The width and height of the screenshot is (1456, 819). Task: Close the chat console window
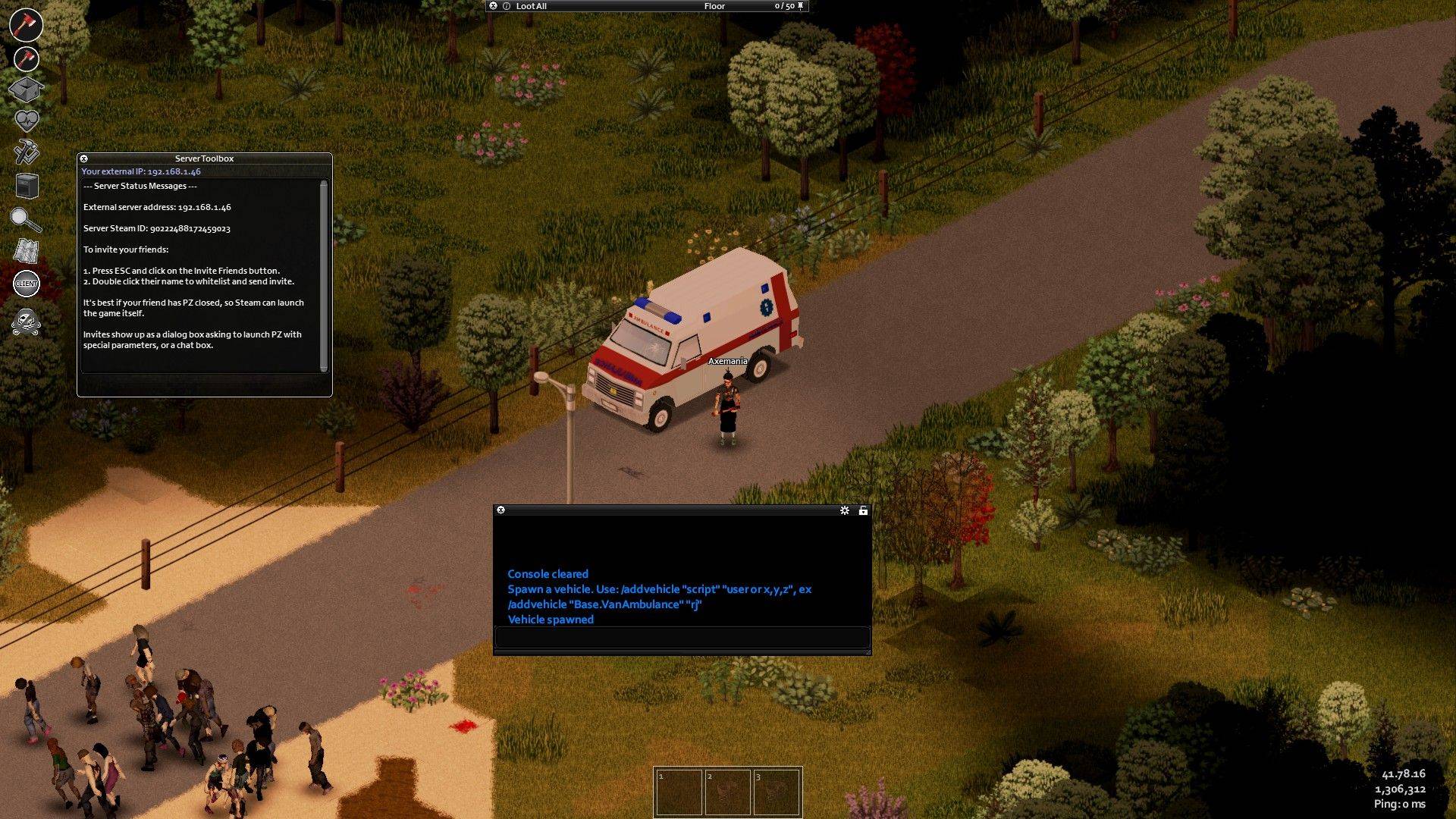[500, 510]
